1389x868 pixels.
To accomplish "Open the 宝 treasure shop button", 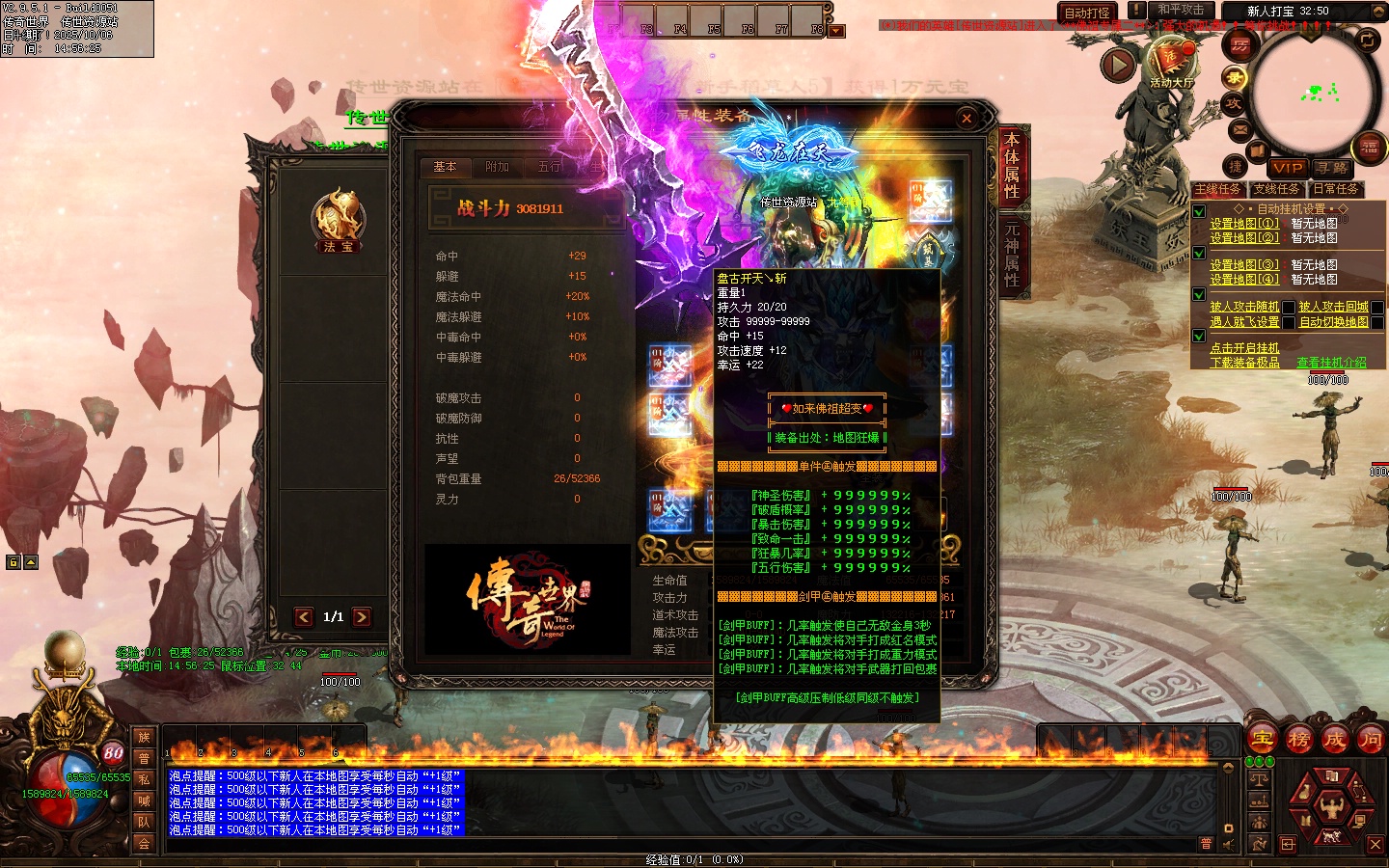I will pos(1263,740).
